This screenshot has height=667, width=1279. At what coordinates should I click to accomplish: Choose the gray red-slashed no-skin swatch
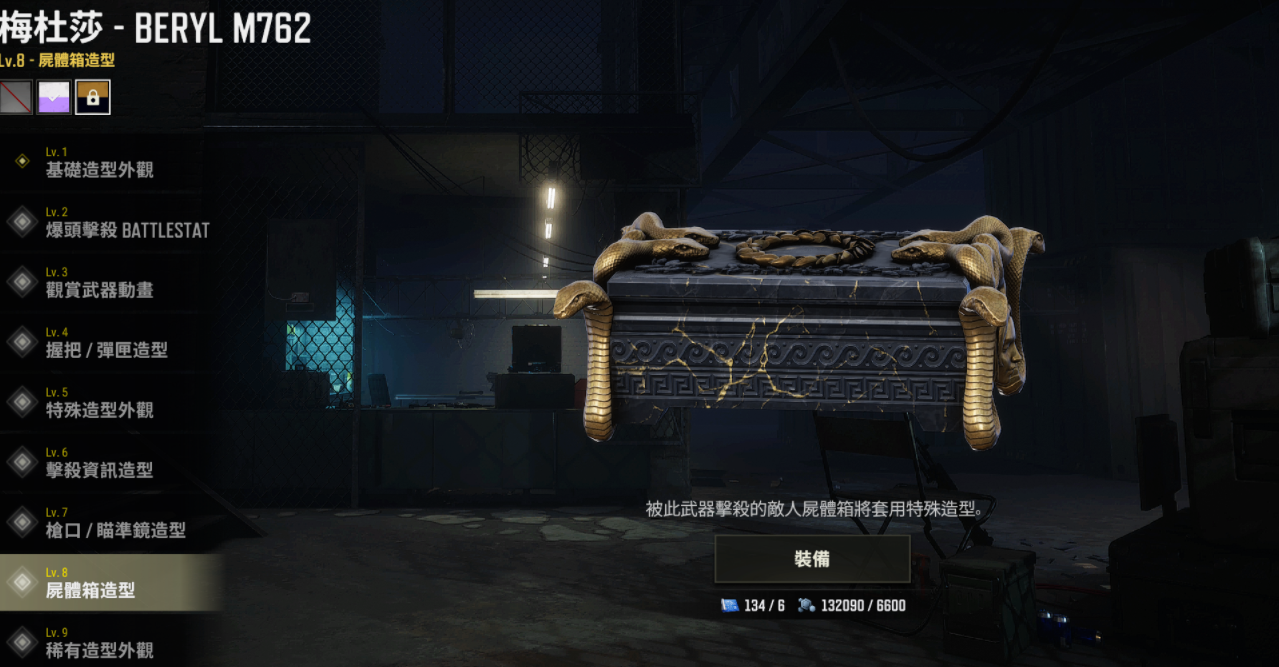[x=16, y=97]
